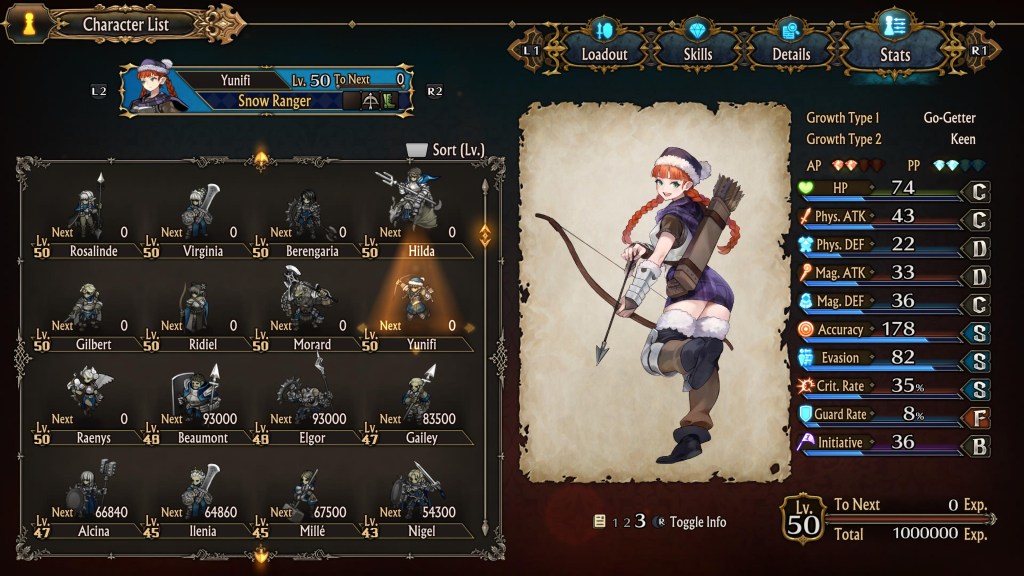Show the Details tab

[791, 45]
